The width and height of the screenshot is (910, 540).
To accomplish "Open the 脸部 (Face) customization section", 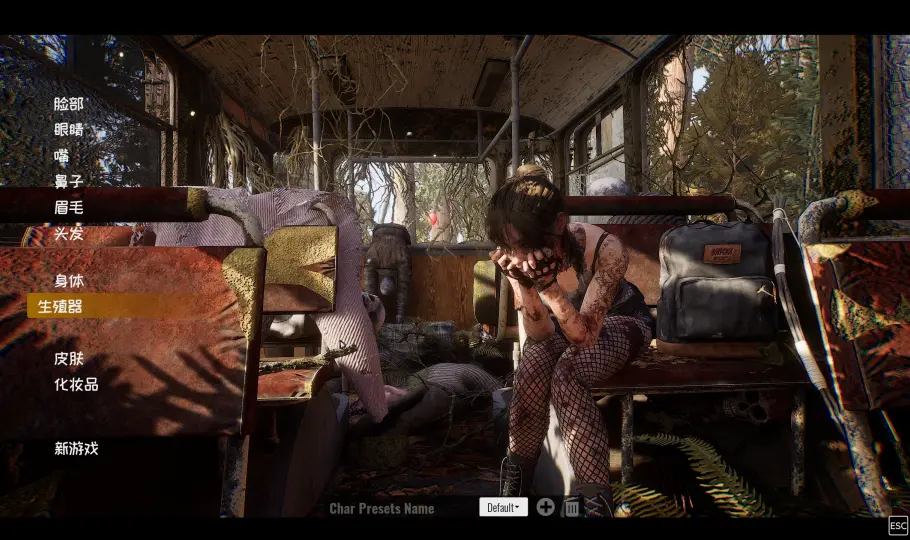I will coord(69,103).
